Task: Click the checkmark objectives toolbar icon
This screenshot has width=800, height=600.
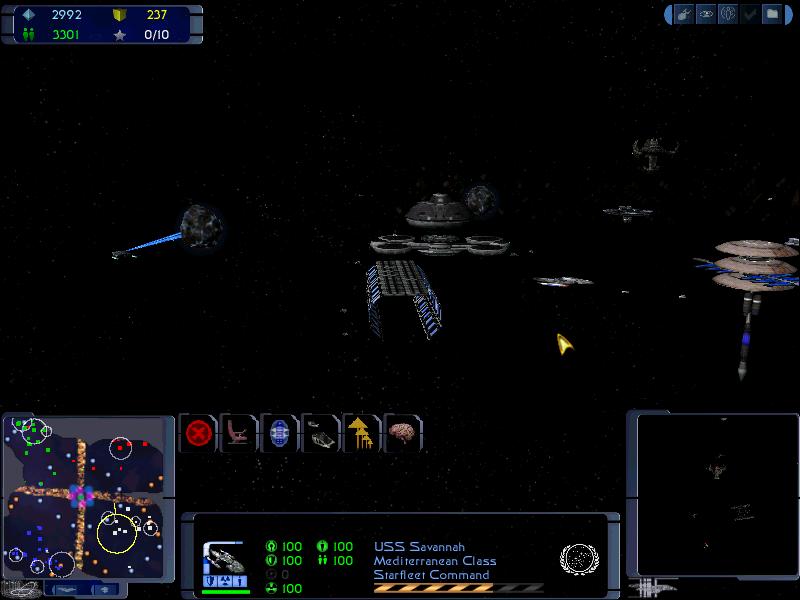Action: pyautogui.click(x=750, y=14)
